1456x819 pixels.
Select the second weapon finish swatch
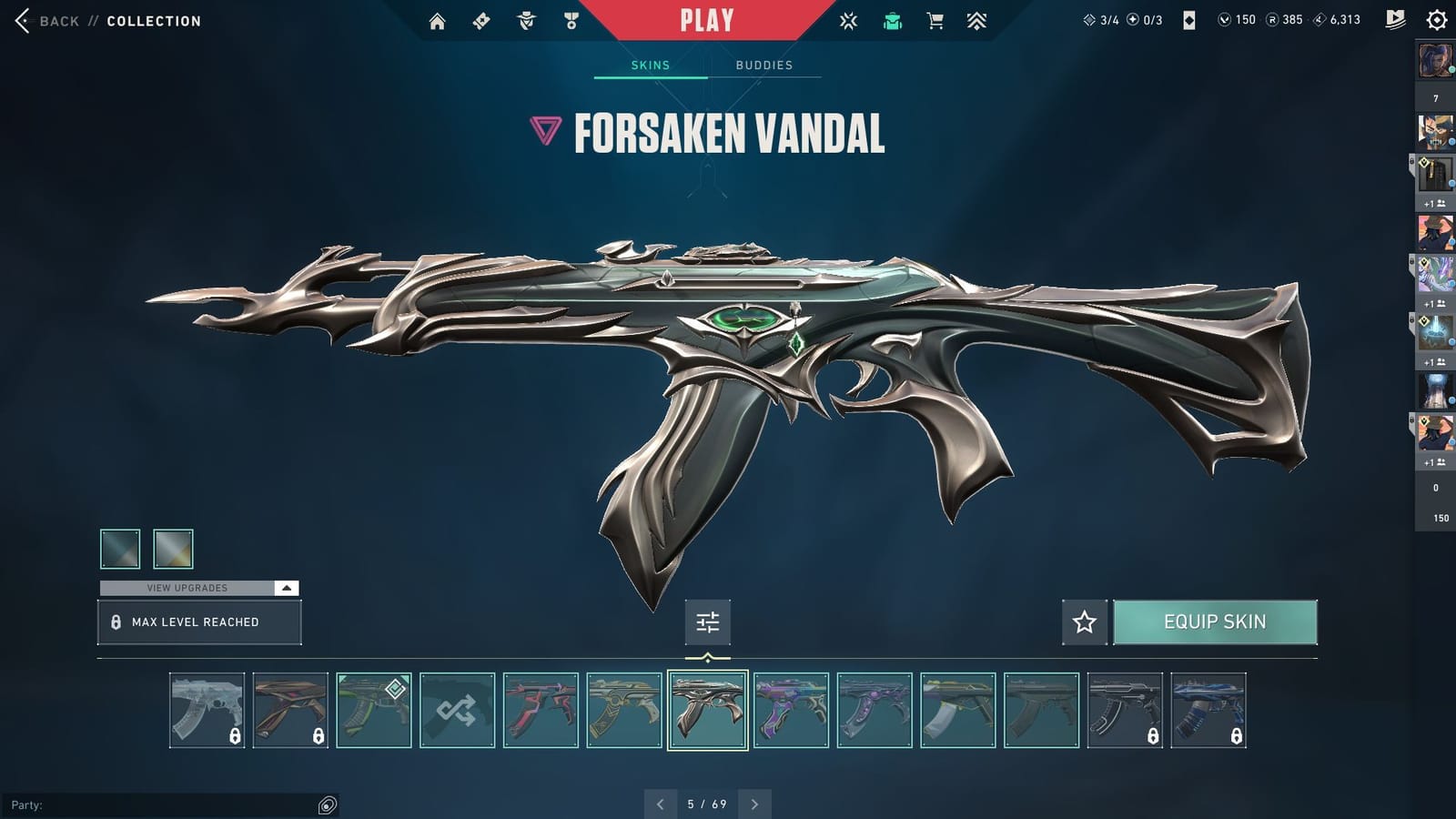point(173,548)
